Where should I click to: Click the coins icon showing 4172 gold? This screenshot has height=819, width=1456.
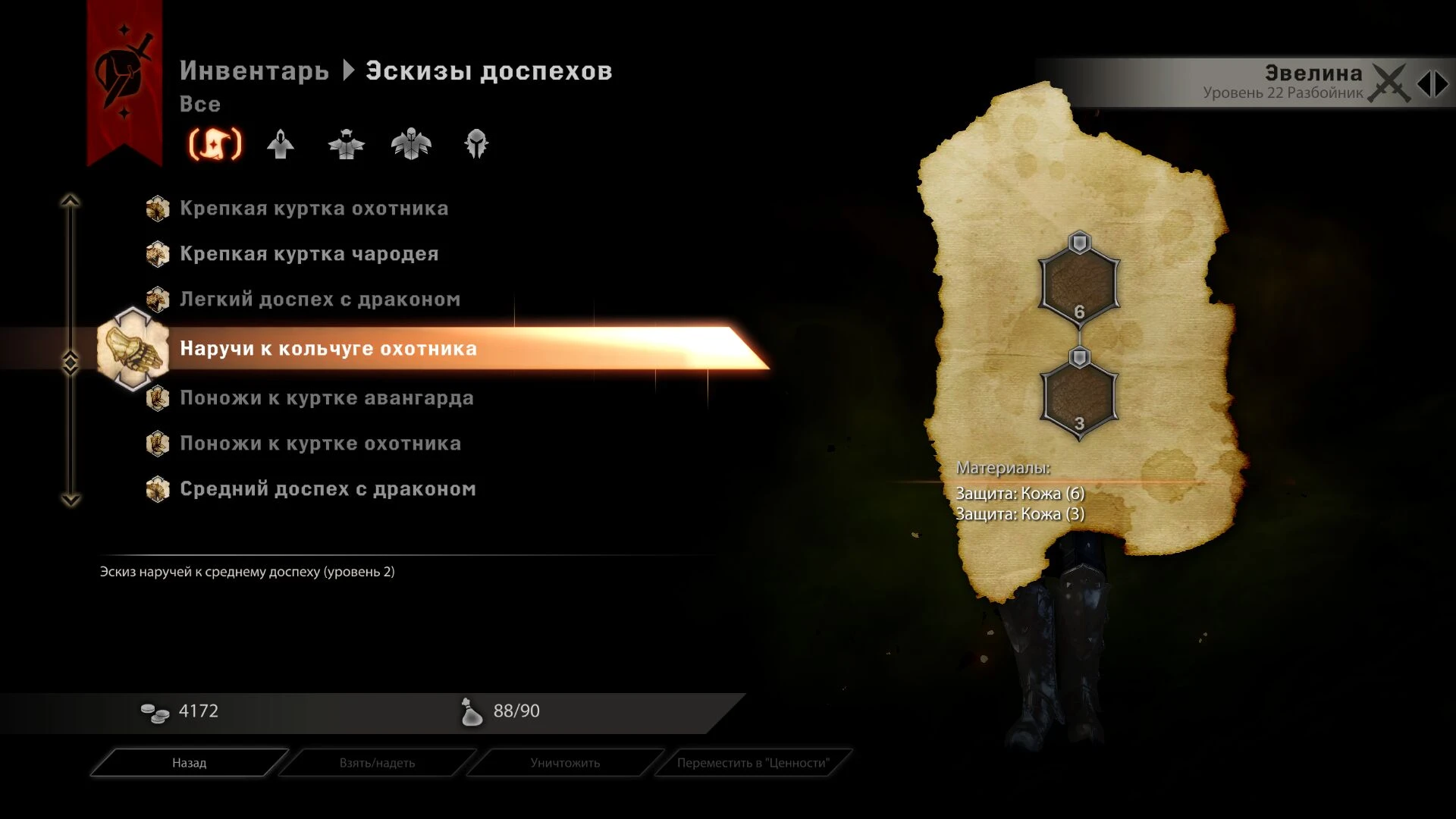click(x=155, y=711)
